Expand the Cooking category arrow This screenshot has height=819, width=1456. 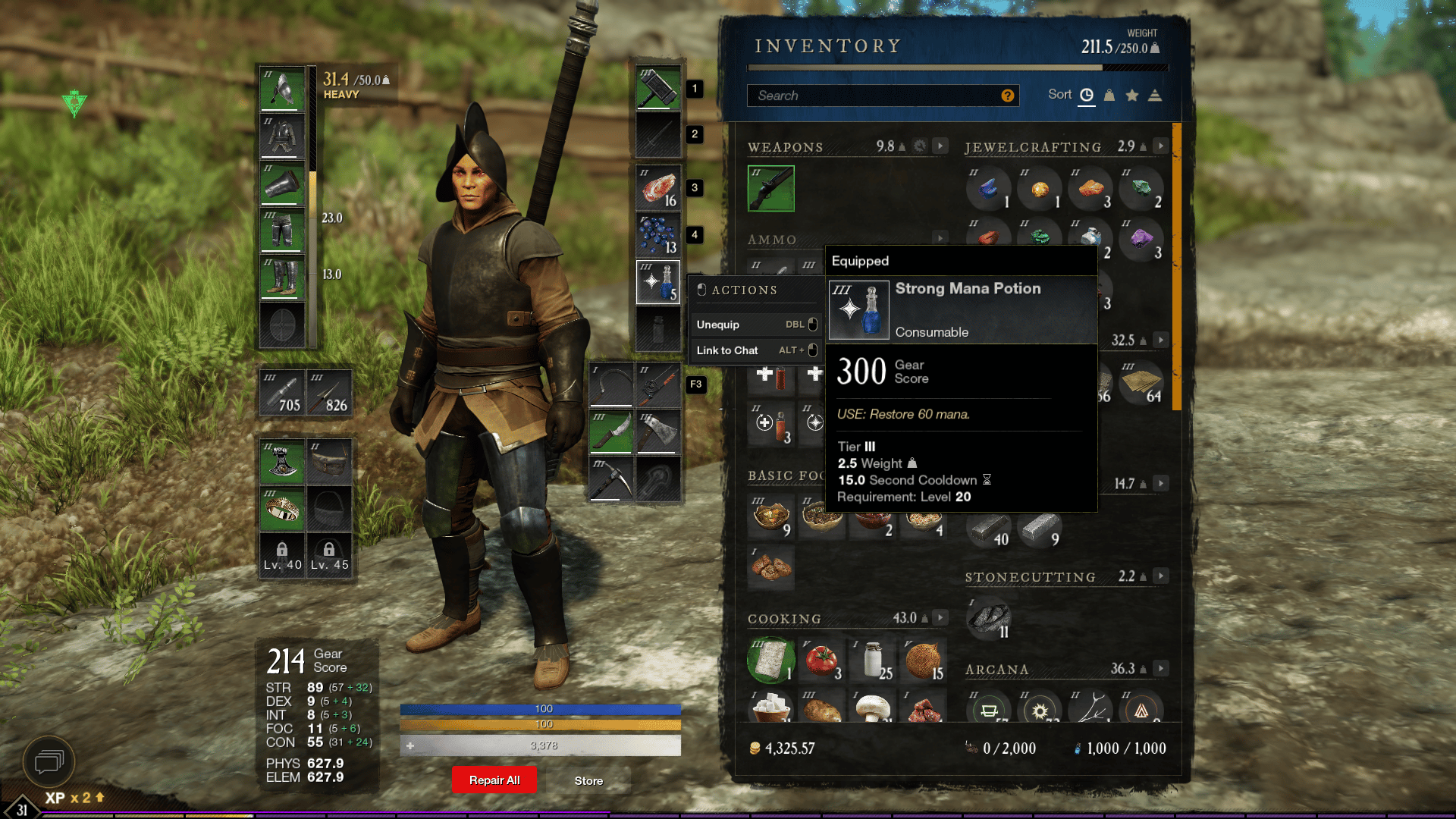[x=940, y=617]
